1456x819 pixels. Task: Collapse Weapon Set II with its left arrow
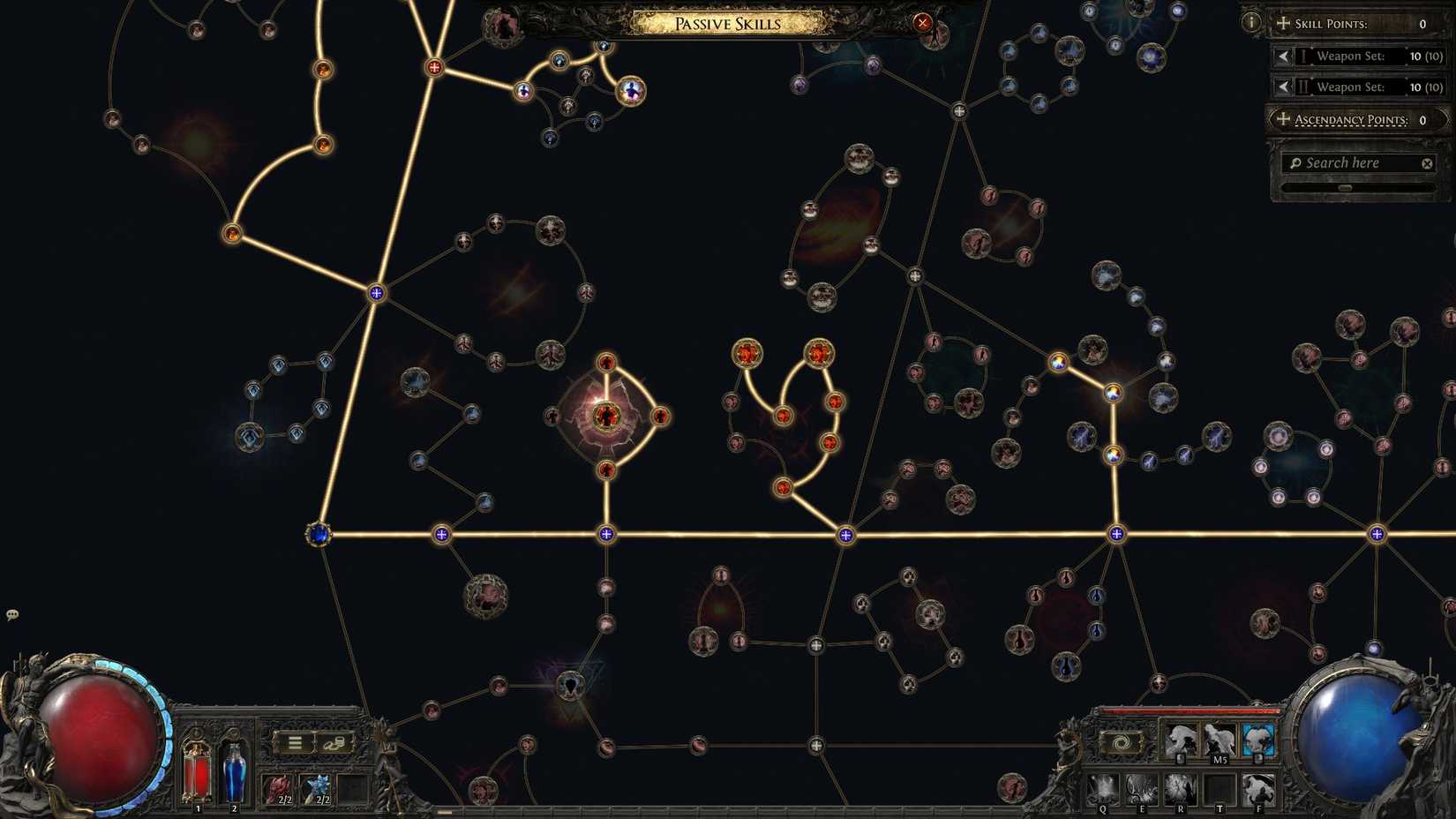[x=1282, y=86]
